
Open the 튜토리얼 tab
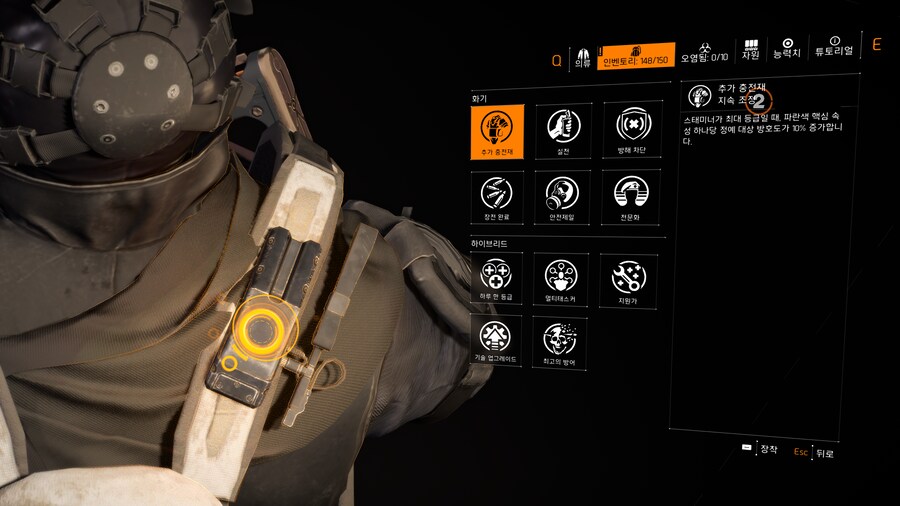click(x=834, y=50)
